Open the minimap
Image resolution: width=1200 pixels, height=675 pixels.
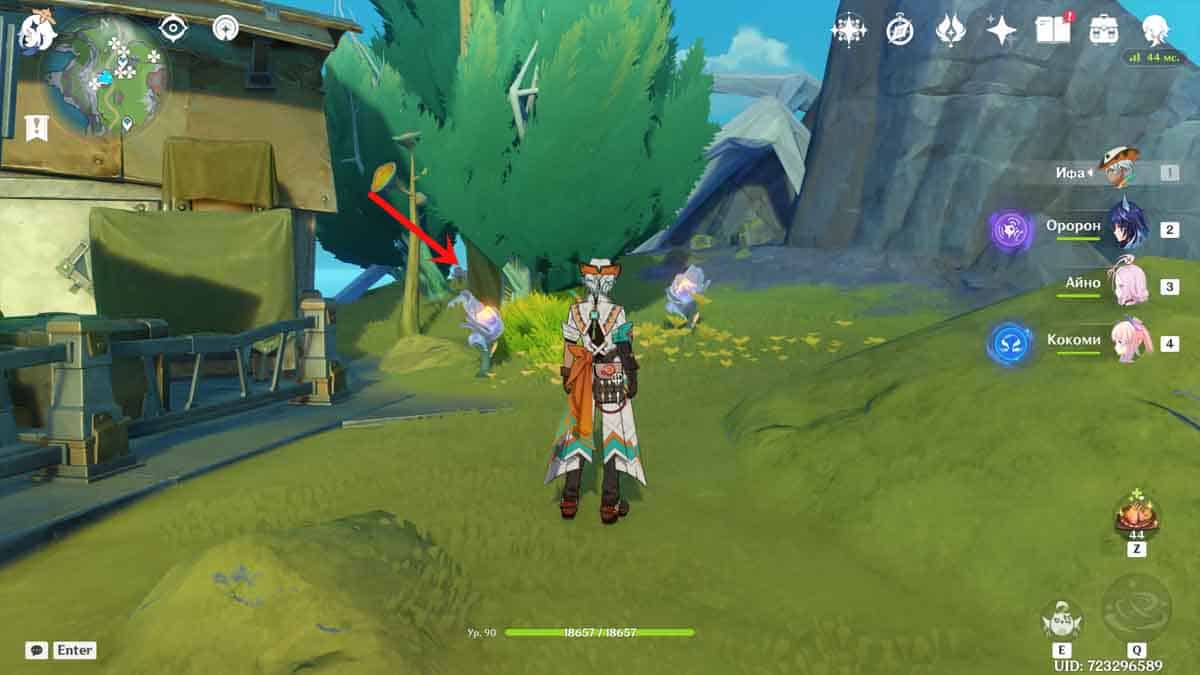pos(107,73)
